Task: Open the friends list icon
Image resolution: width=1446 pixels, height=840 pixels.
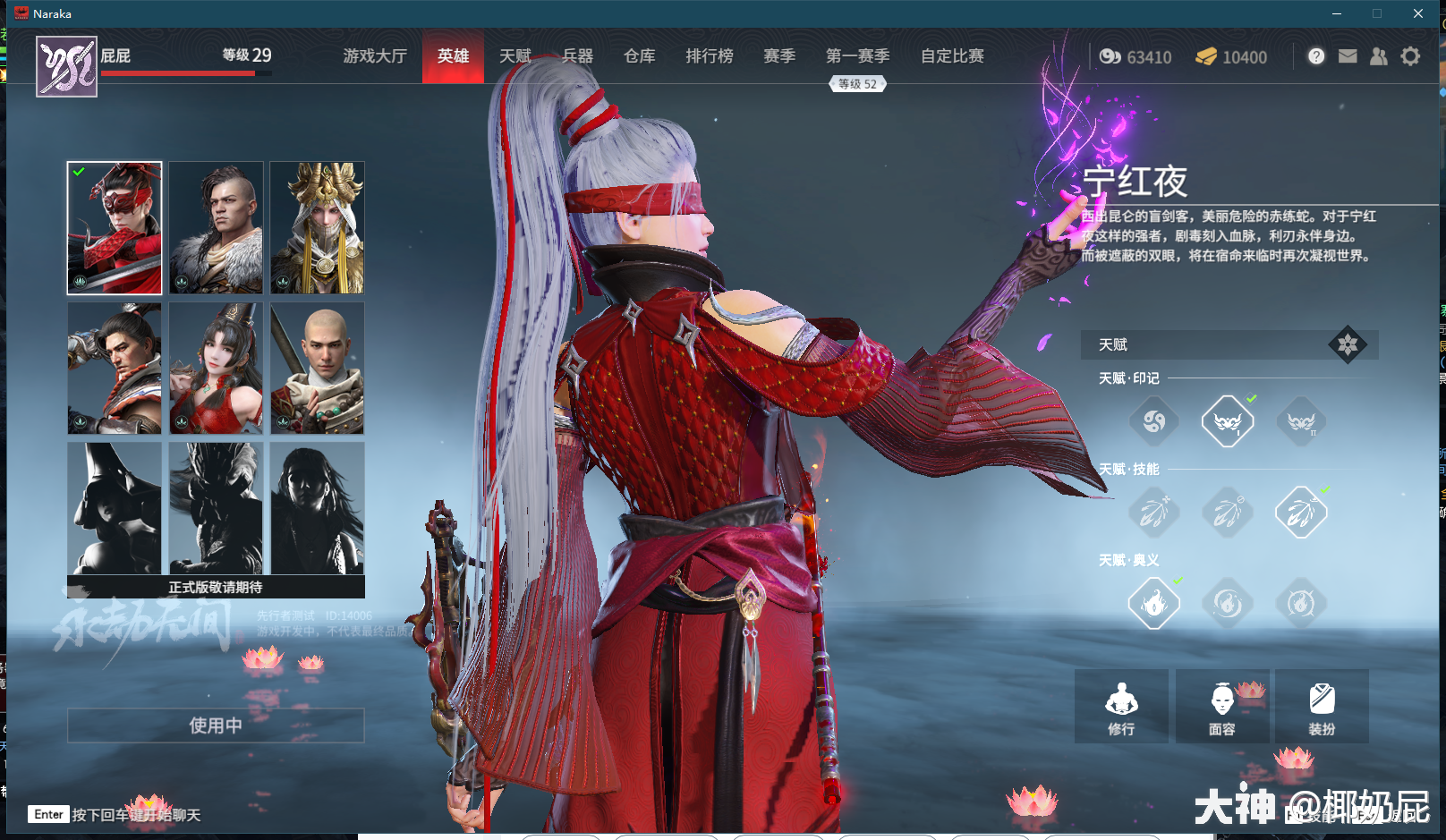Action: coord(1378,55)
